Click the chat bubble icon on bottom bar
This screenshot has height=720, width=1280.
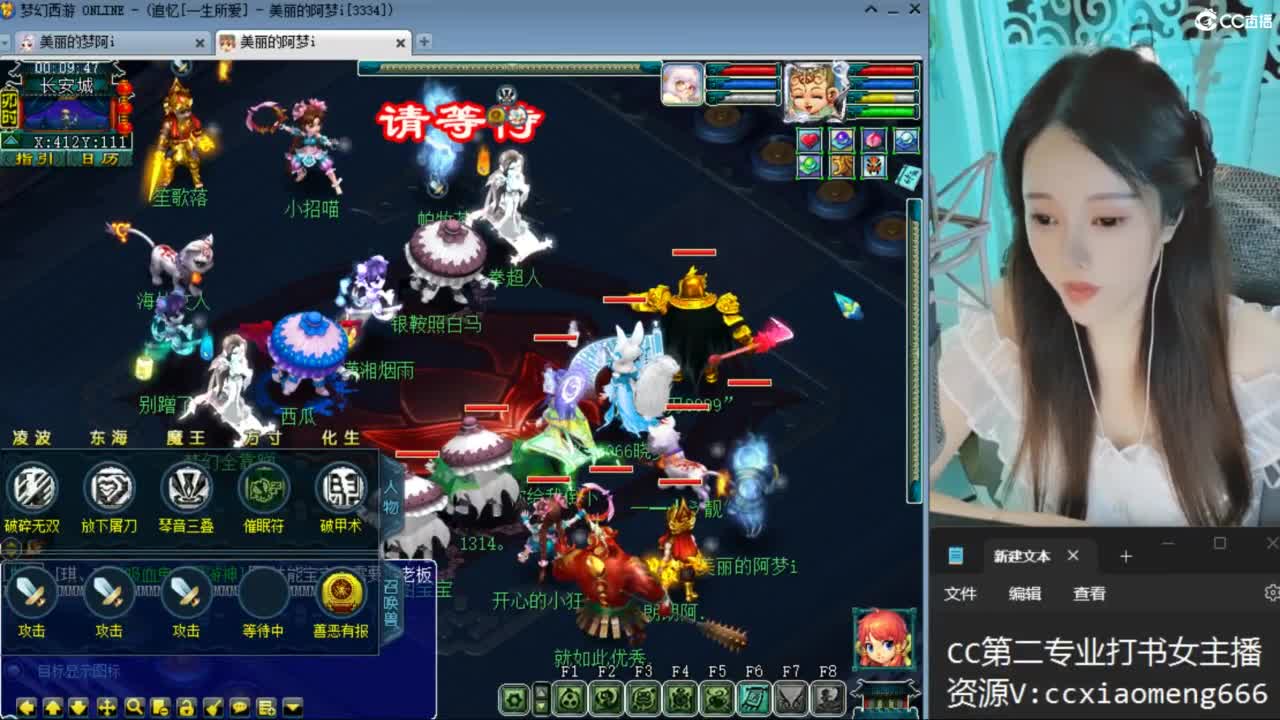click(238, 705)
